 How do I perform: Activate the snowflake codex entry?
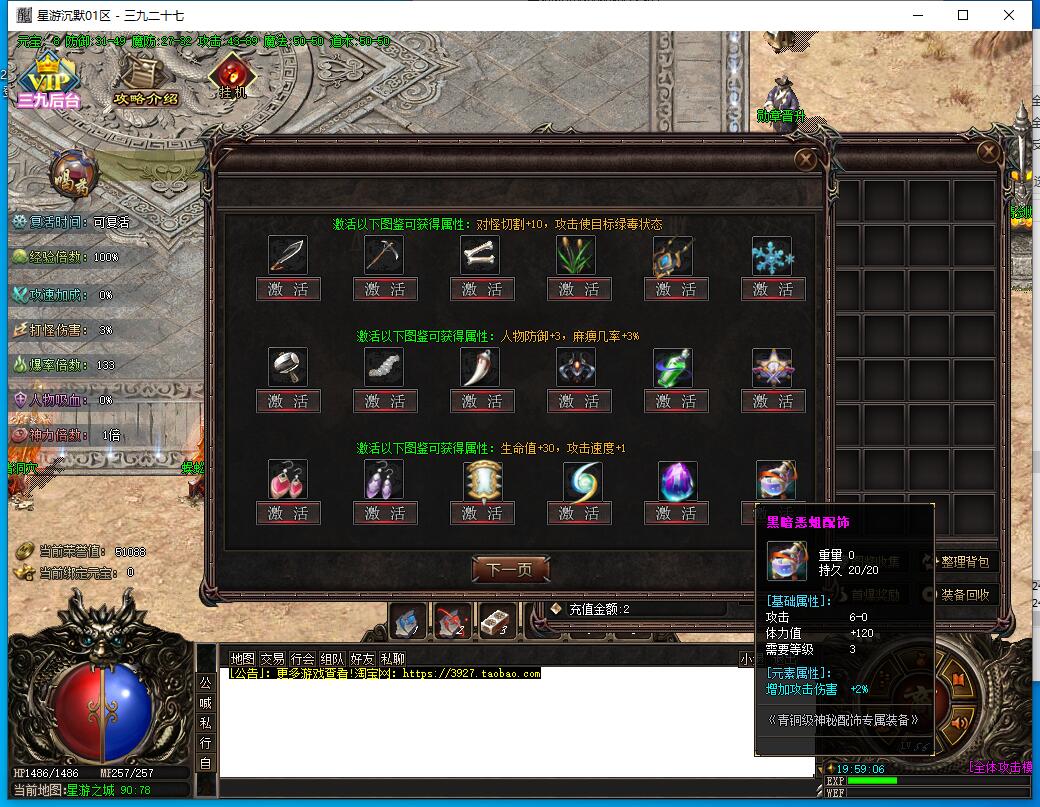pos(773,290)
